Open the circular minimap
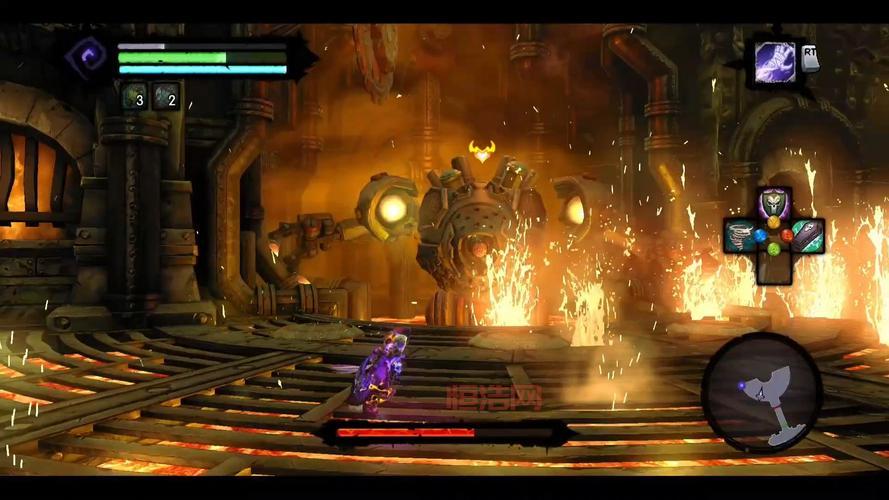Image resolution: width=889 pixels, height=500 pixels. [x=761, y=391]
